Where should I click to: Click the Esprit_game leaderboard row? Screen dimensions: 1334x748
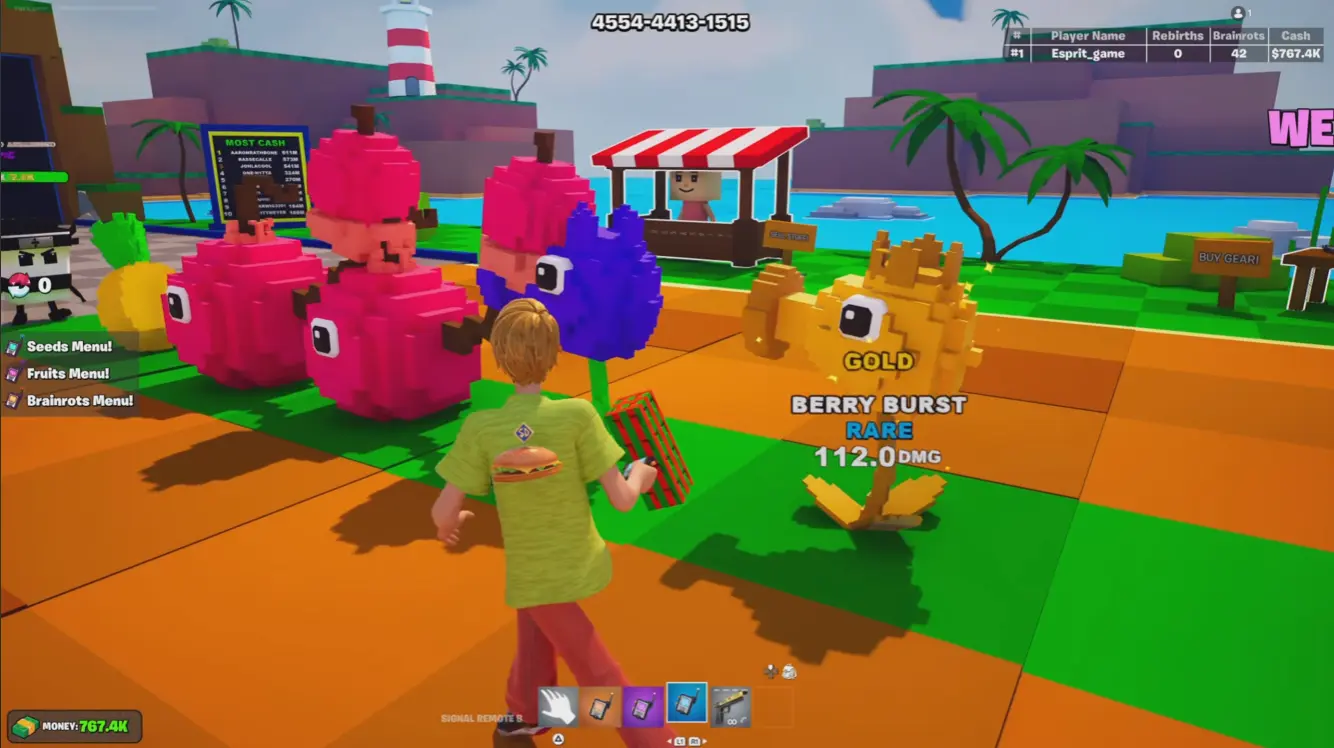pyautogui.click(x=1090, y=52)
